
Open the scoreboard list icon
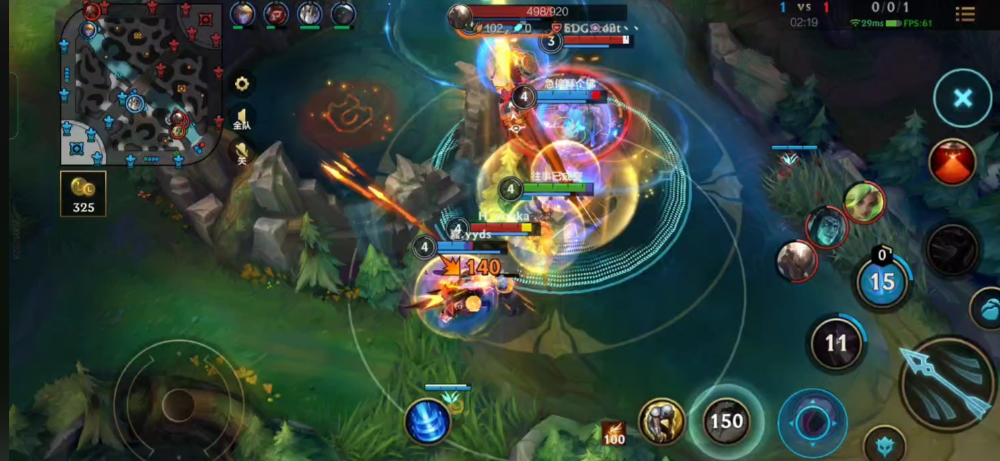click(x=965, y=14)
